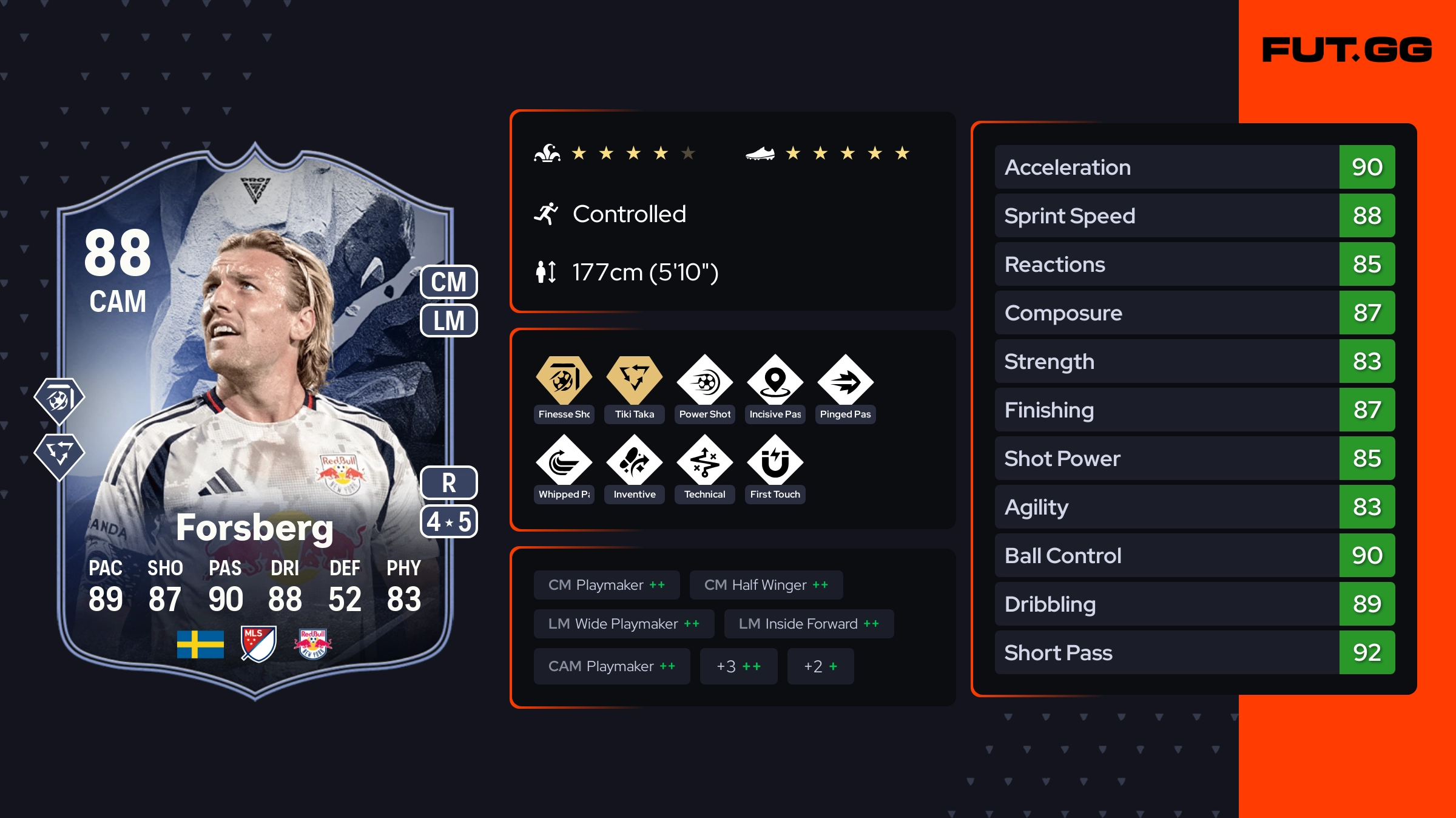This screenshot has height=818, width=1456.
Task: Select the CM Playmaker role tag
Action: (x=607, y=585)
